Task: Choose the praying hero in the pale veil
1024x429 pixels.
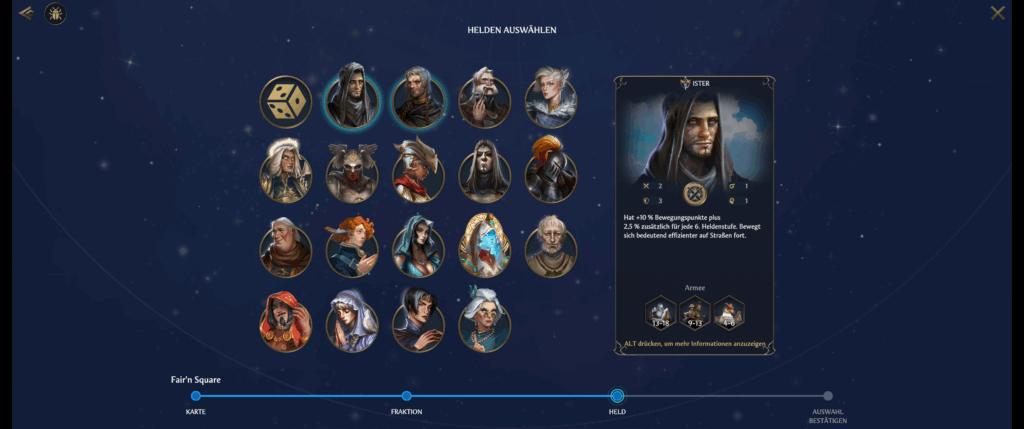Action: pyautogui.click(x=352, y=319)
